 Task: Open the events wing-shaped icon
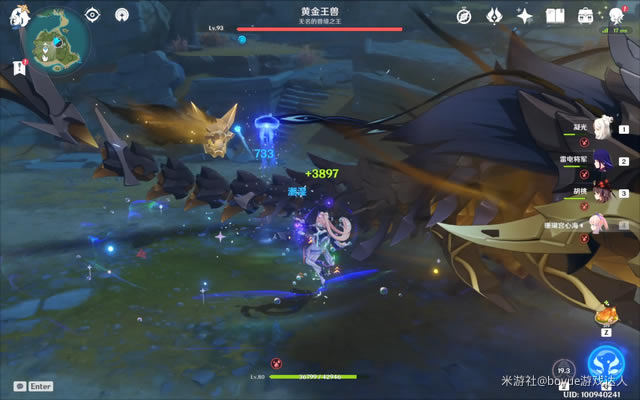[494, 16]
